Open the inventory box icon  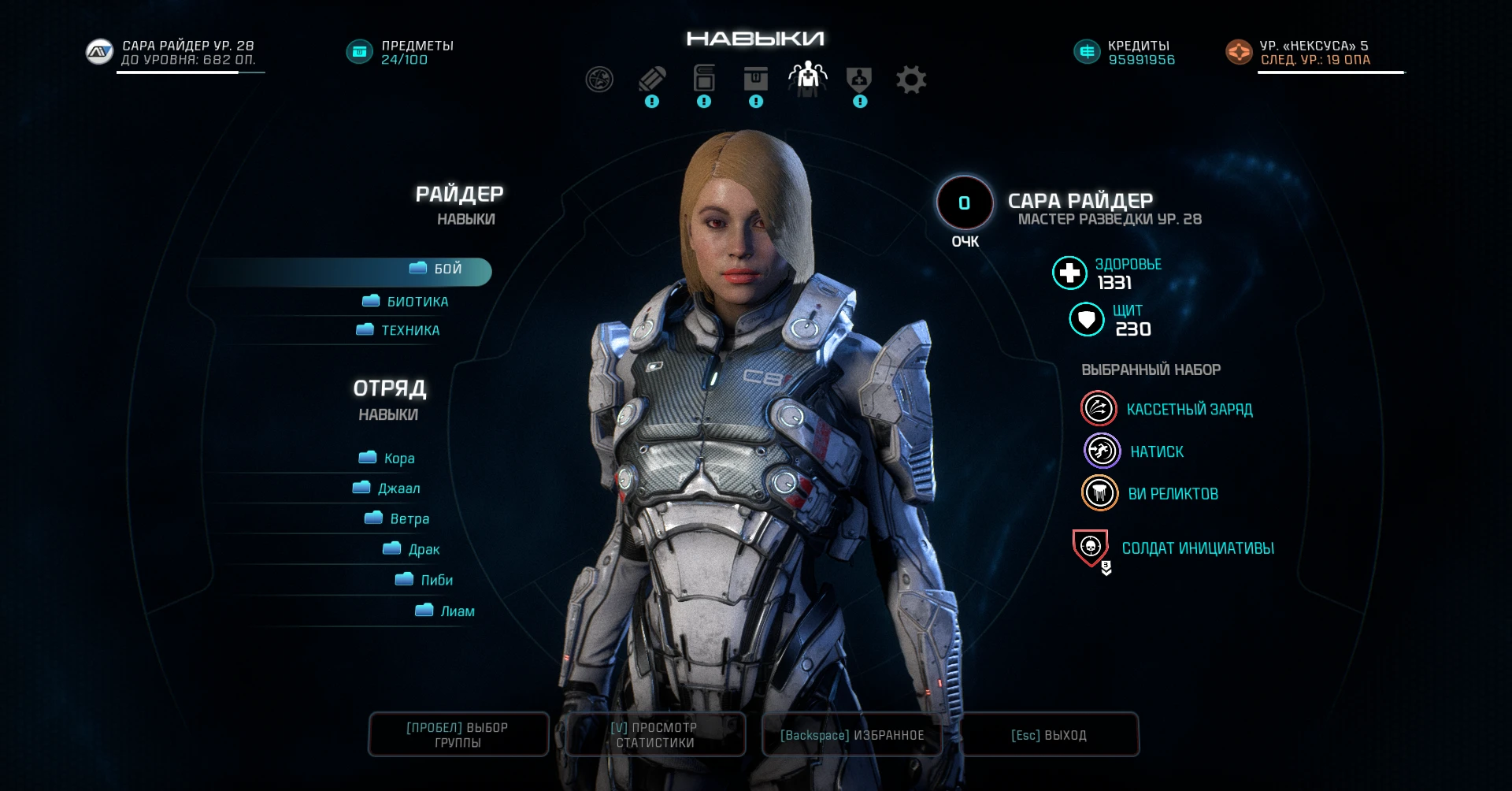coord(755,79)
